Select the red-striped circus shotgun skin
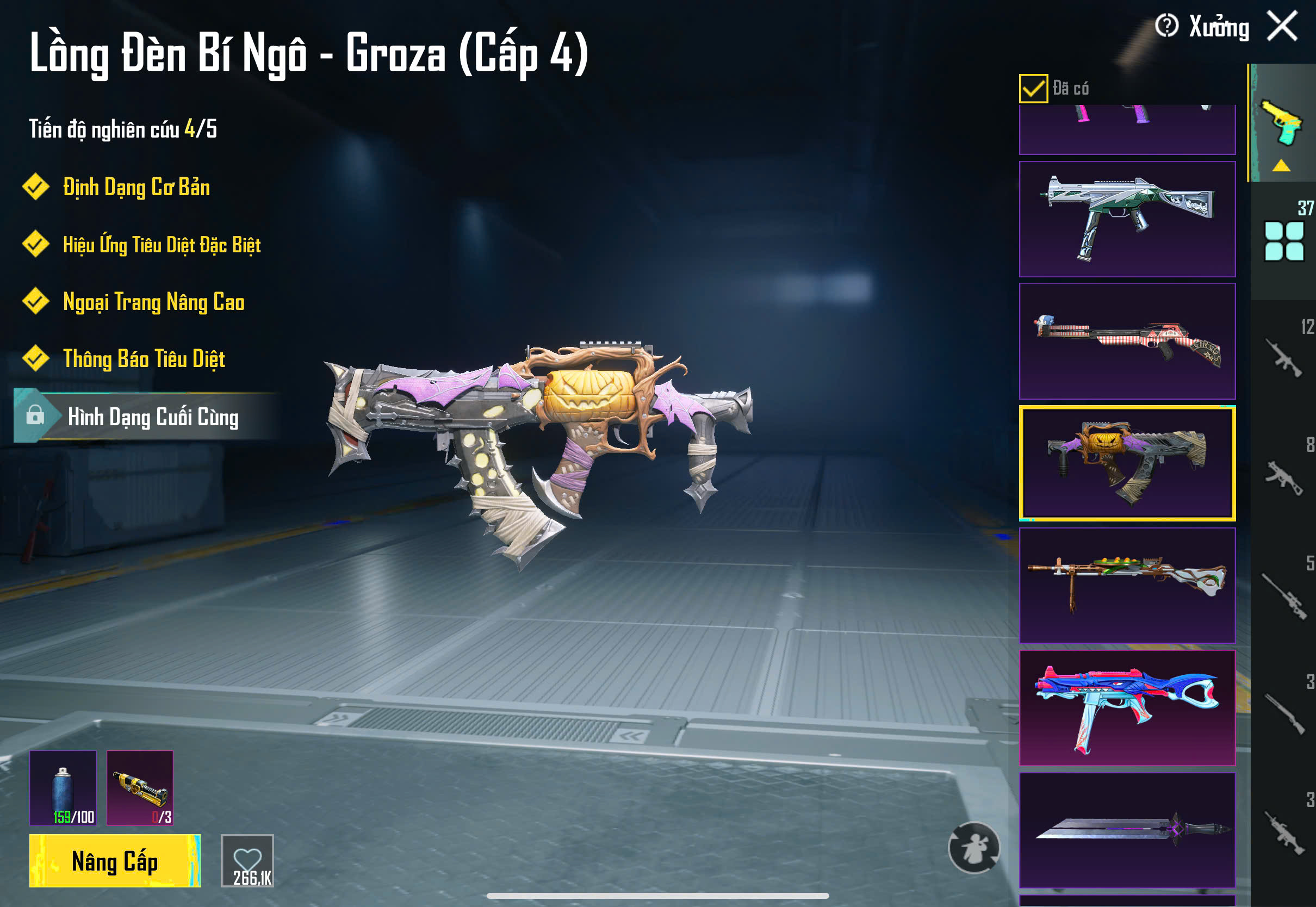Image resolution: width=1316 pixels, height=907 pixels. click(1127, 341)
